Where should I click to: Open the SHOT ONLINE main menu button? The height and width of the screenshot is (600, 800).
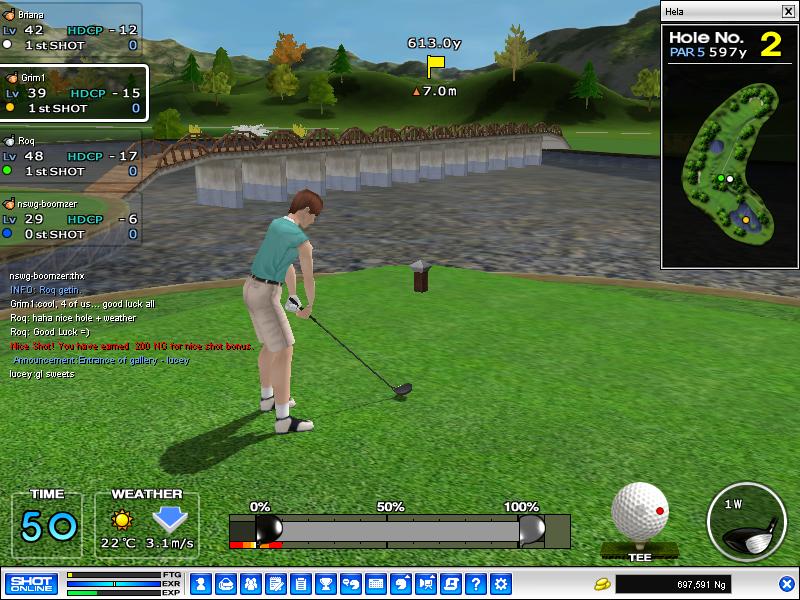coord(31,583)
